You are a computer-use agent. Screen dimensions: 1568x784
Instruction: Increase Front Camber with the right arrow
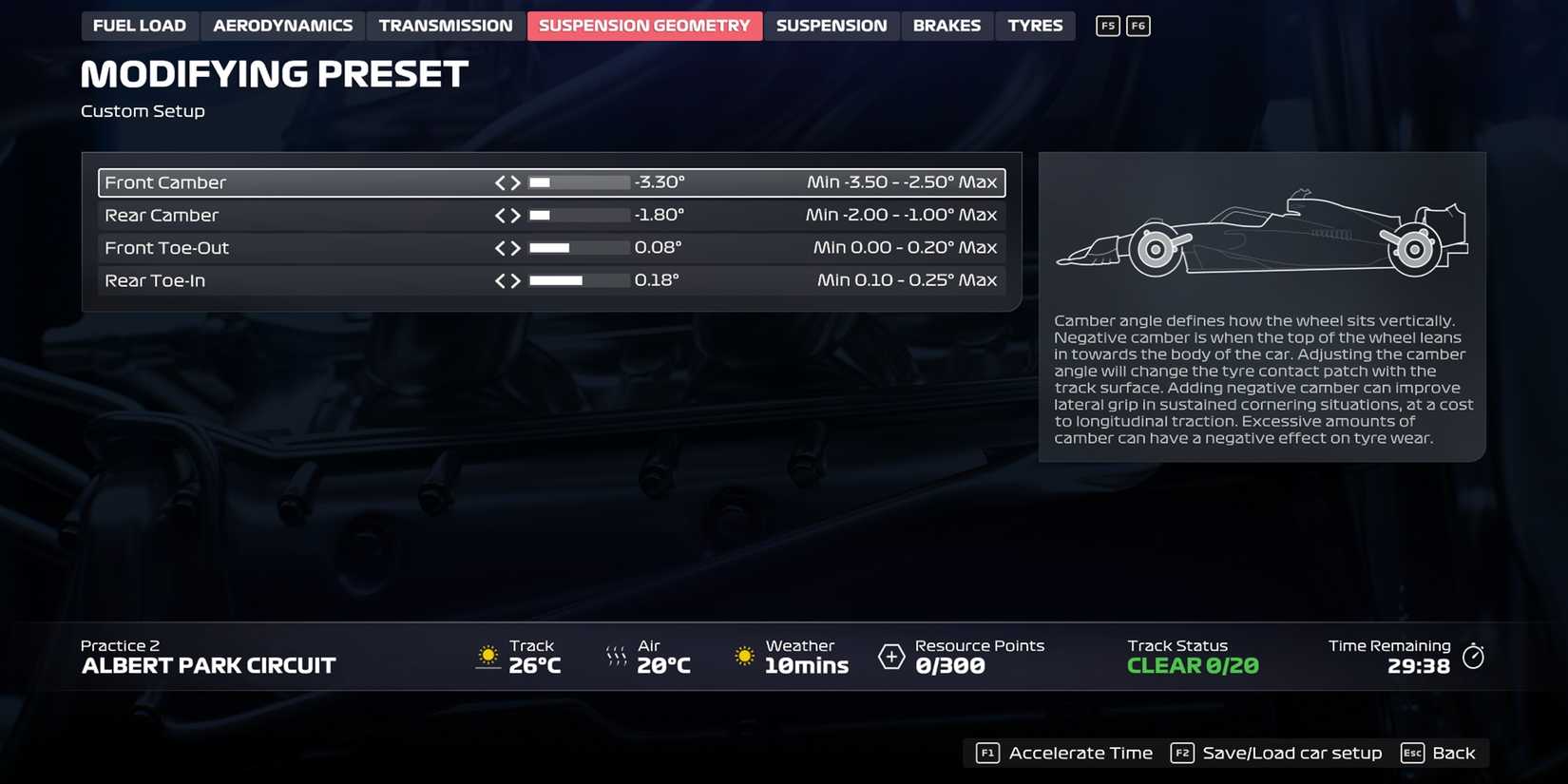point(516,182)
